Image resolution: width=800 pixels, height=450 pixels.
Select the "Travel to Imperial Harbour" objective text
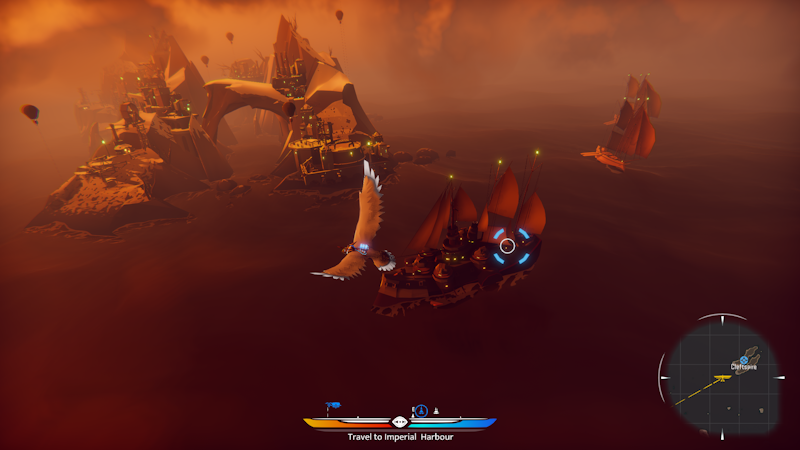(x=399, y=437)
